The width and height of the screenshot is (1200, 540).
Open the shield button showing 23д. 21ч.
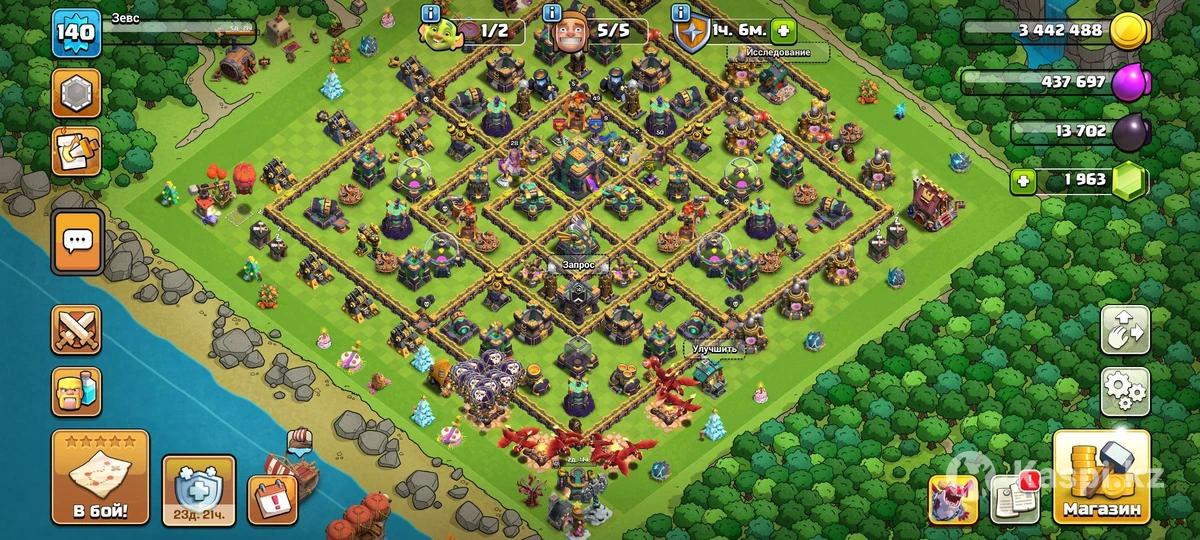tap(199, 490)
